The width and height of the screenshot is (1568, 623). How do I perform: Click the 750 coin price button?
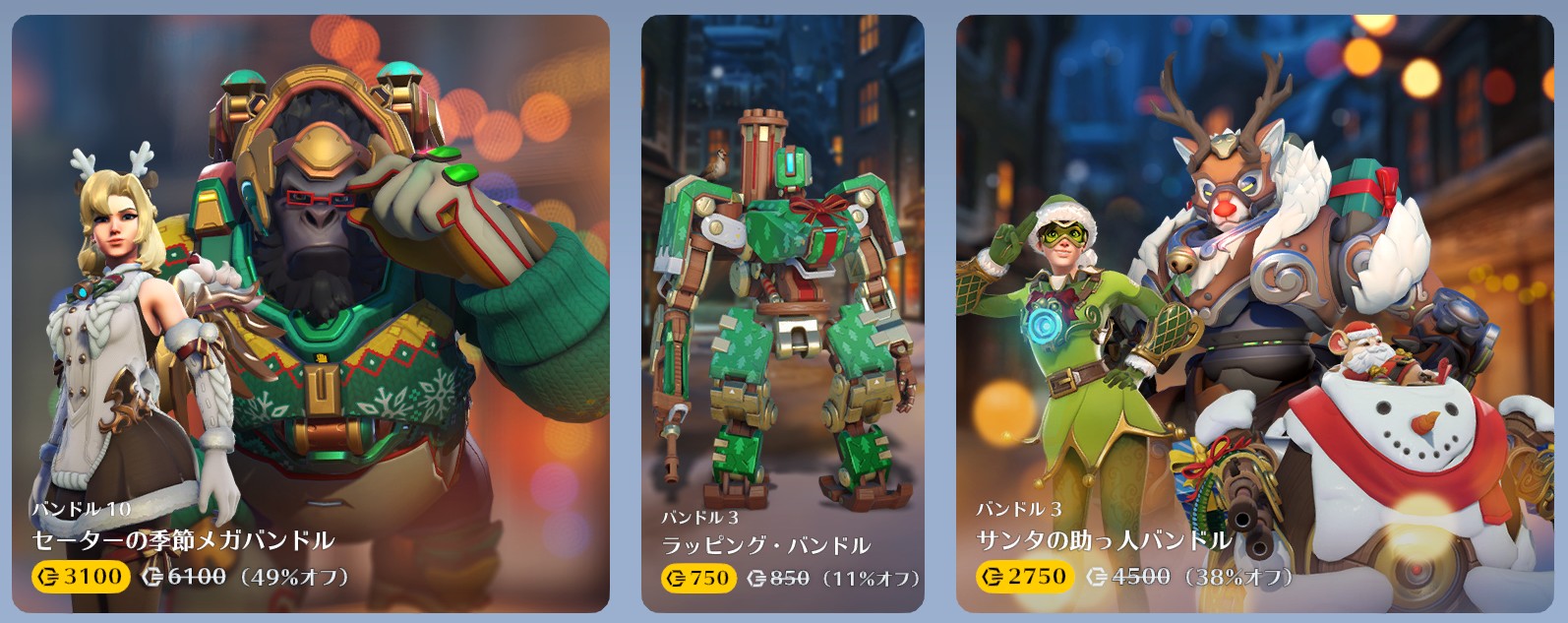click(x=697, y=578)
